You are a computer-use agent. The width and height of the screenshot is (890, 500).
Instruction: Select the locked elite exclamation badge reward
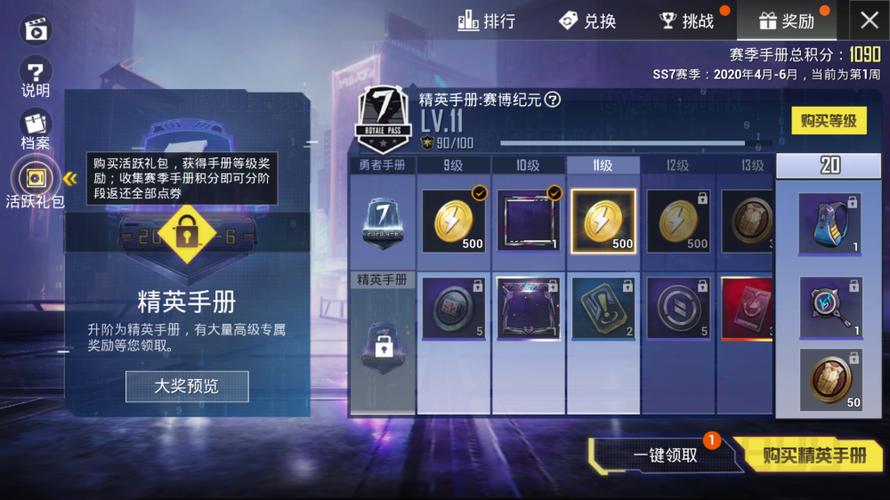[603, 306]
